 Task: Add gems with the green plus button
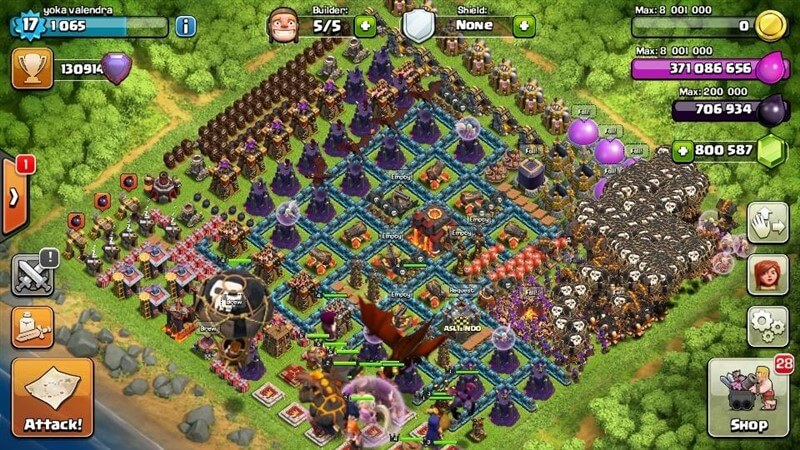click(x=683, y=151)
